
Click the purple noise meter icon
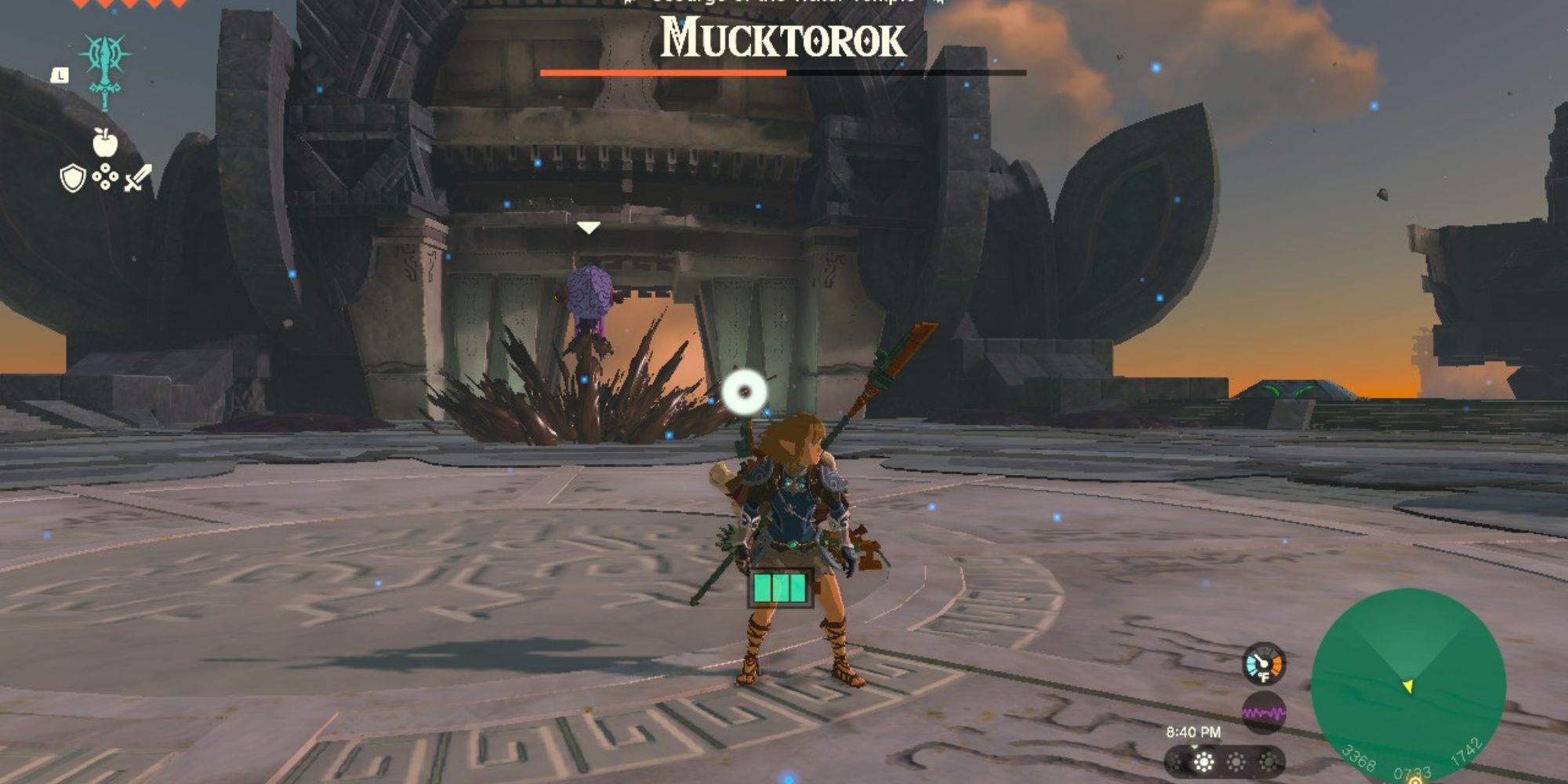(1264, 712)
